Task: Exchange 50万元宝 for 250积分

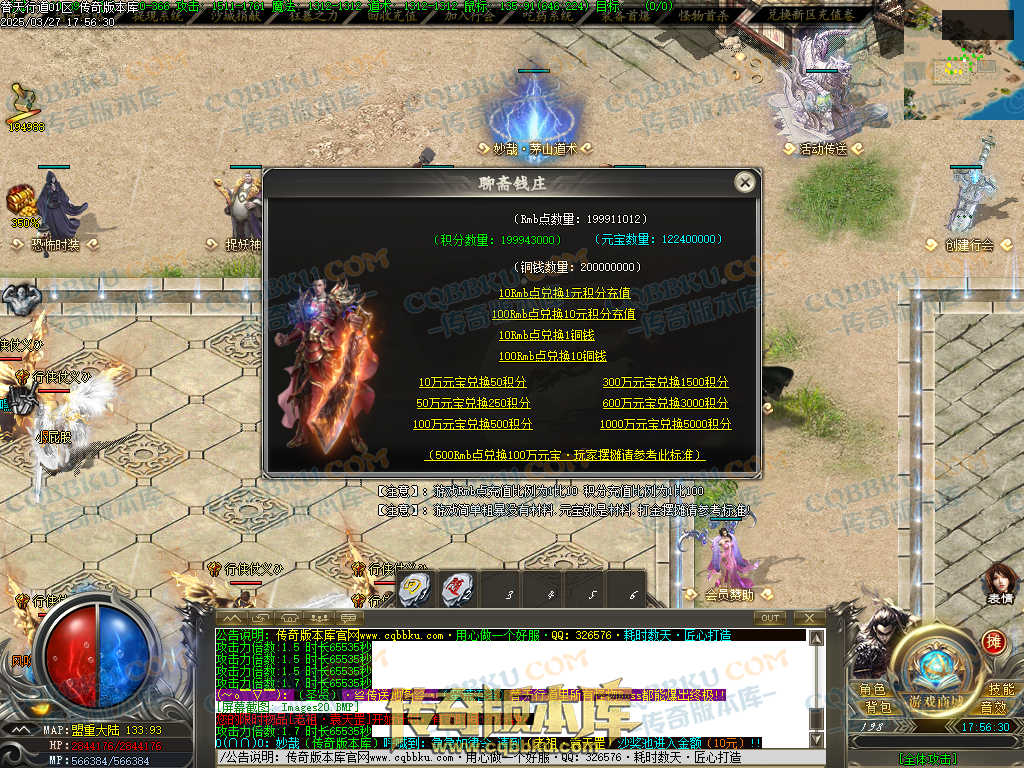Action: (x=473, y=403)
